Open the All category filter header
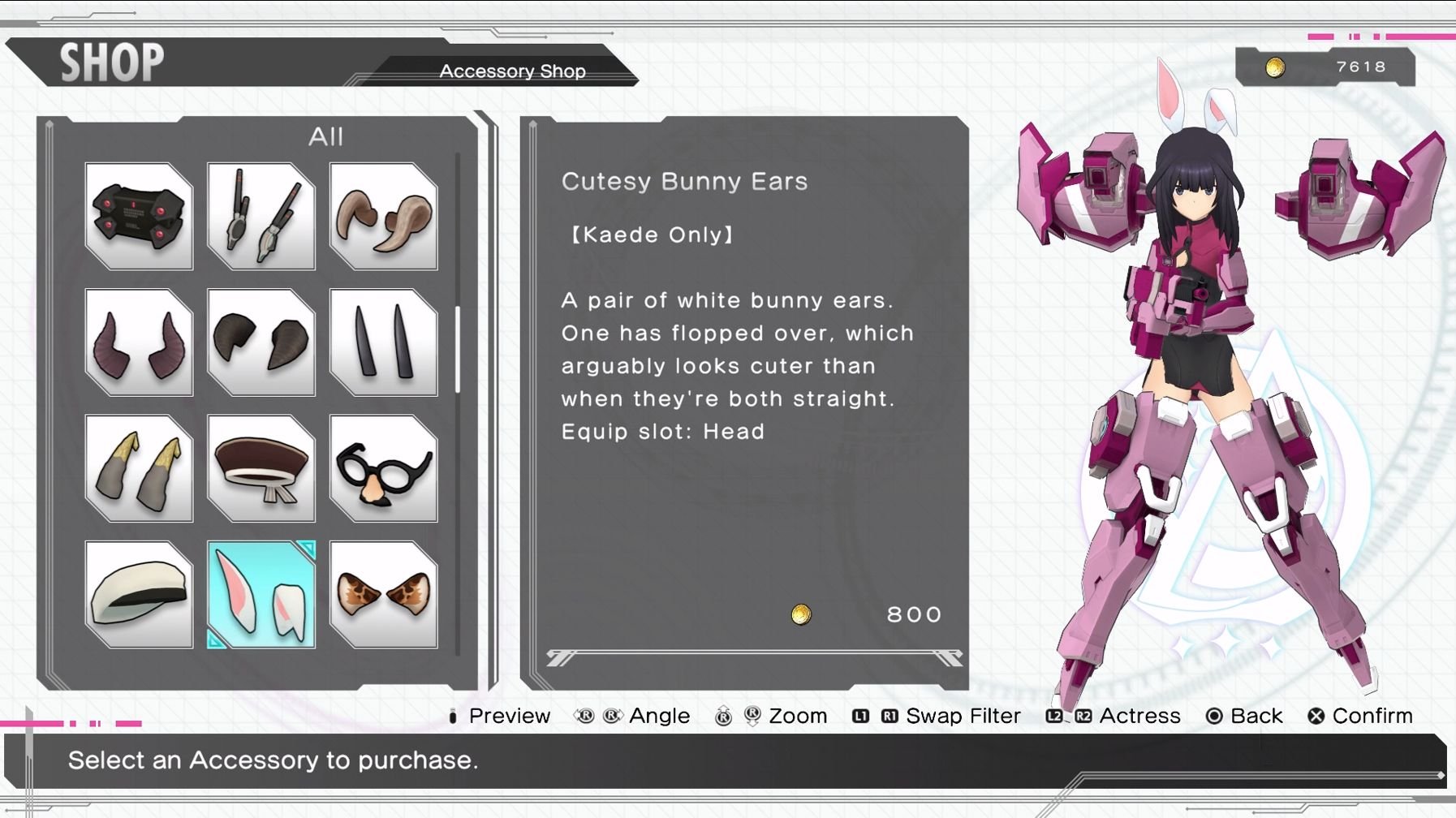The width and height of the screenshot is (1456, 818). 328,136
